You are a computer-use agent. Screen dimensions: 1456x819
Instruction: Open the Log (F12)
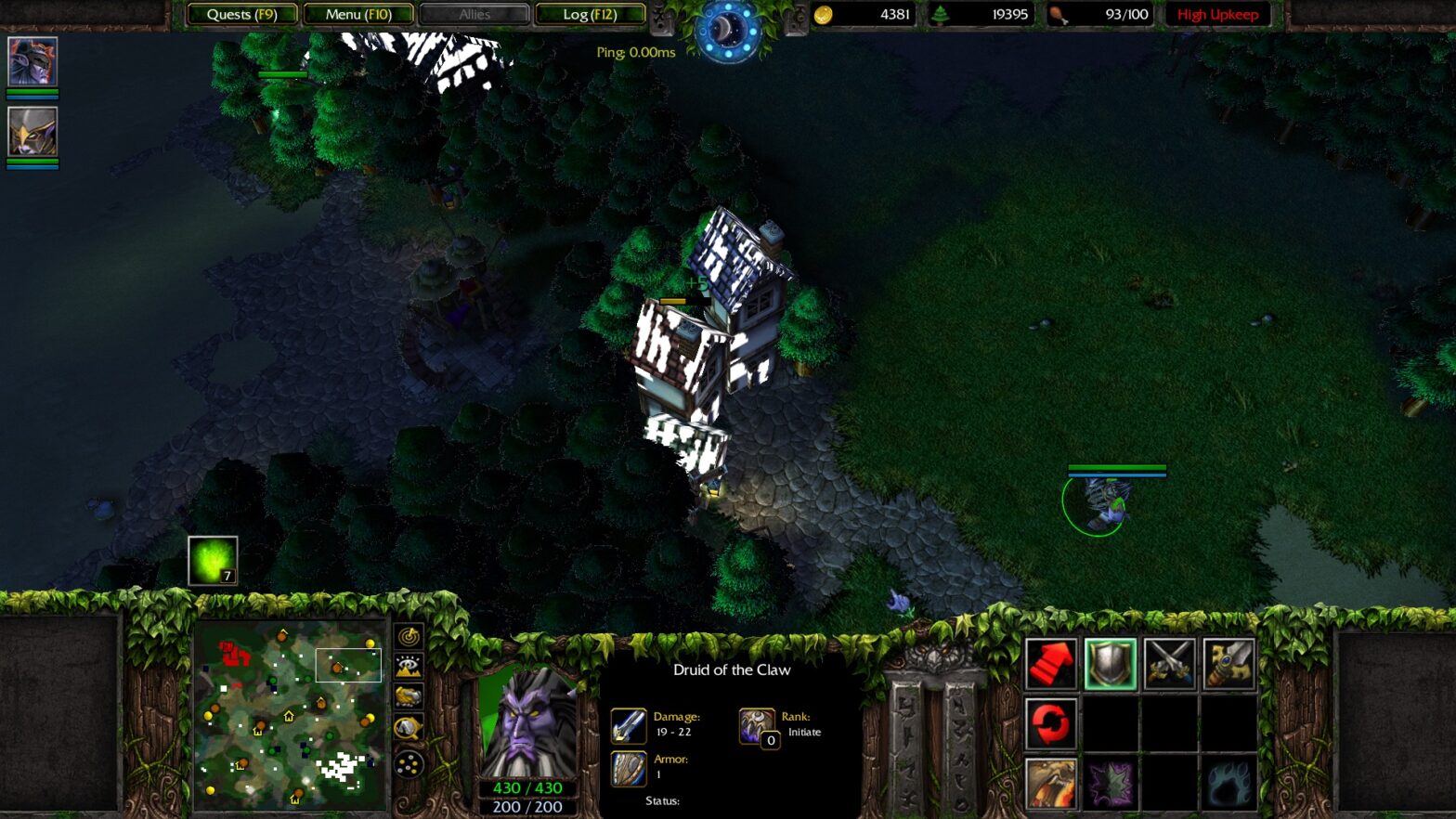(x=591, y=14)
